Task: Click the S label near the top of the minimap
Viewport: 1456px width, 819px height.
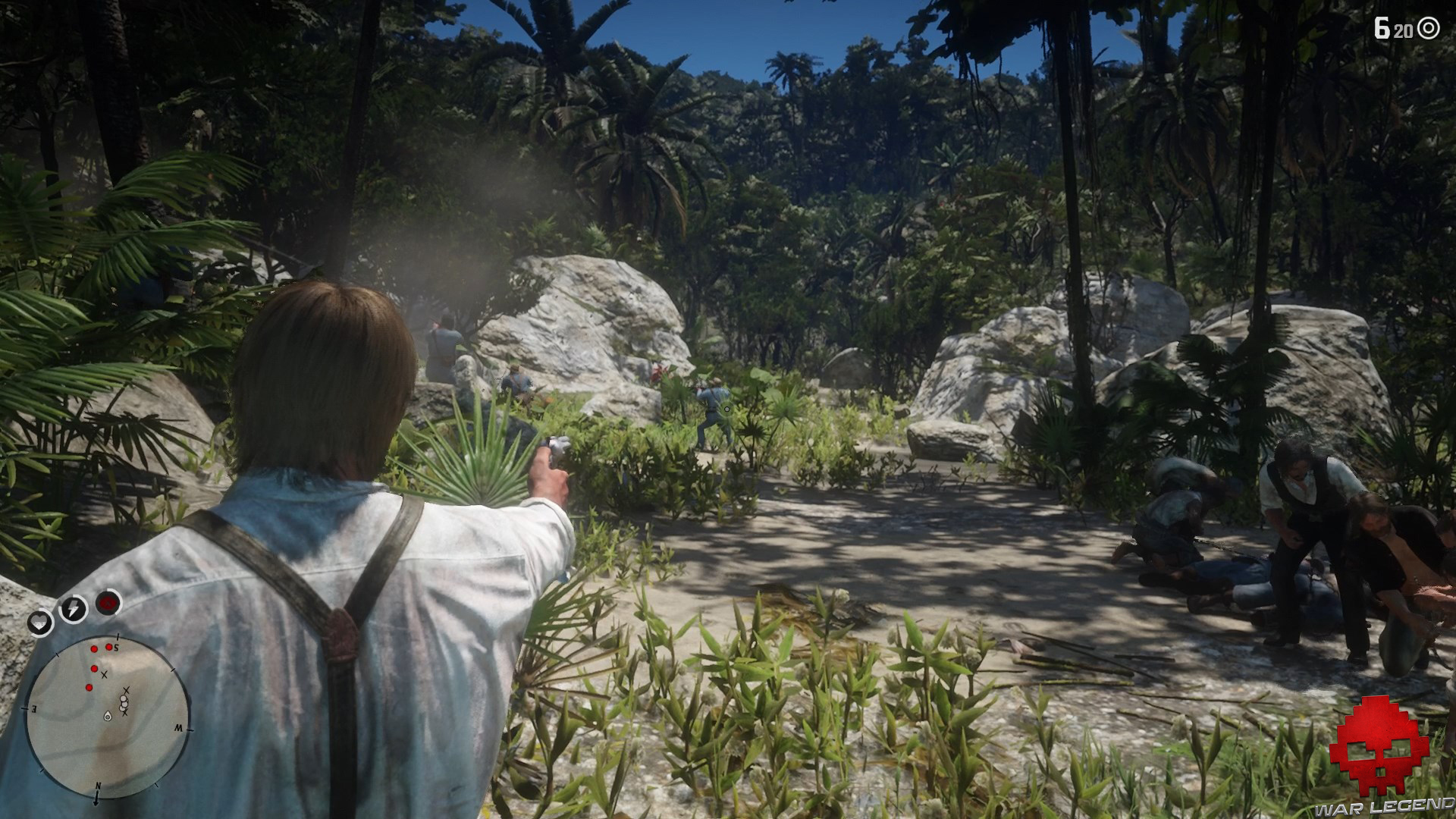Action: (116, 648)
